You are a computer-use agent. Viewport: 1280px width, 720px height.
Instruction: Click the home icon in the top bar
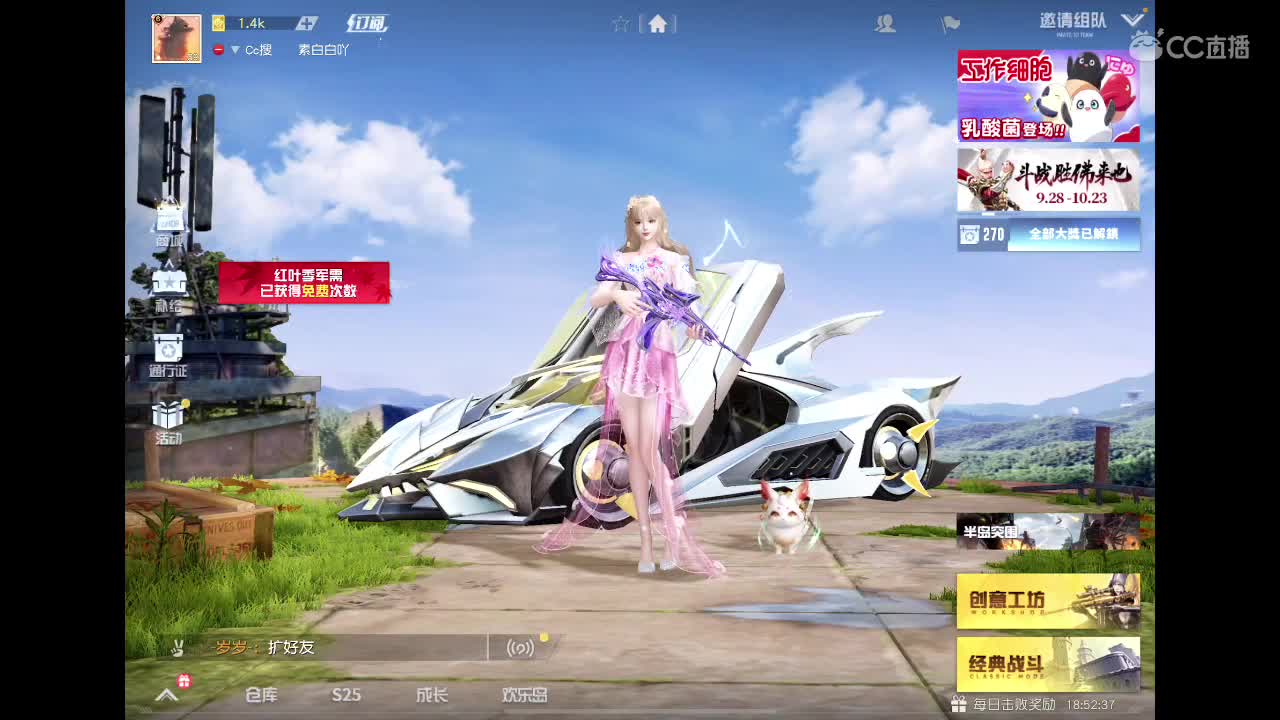click(658, 24)
